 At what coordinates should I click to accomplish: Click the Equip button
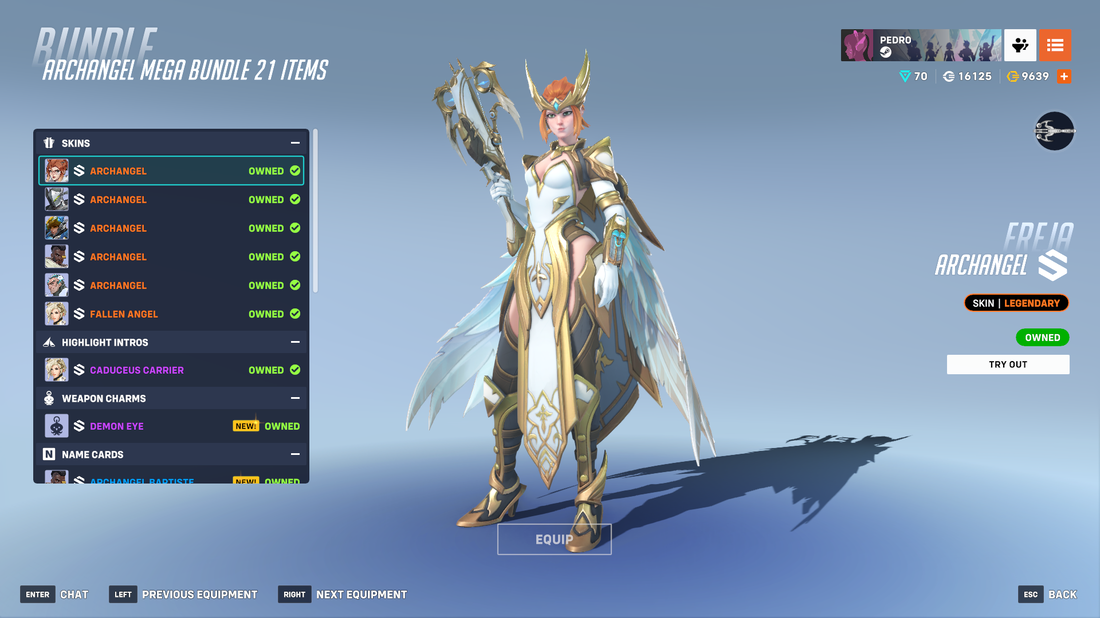(x=554, y=539)
